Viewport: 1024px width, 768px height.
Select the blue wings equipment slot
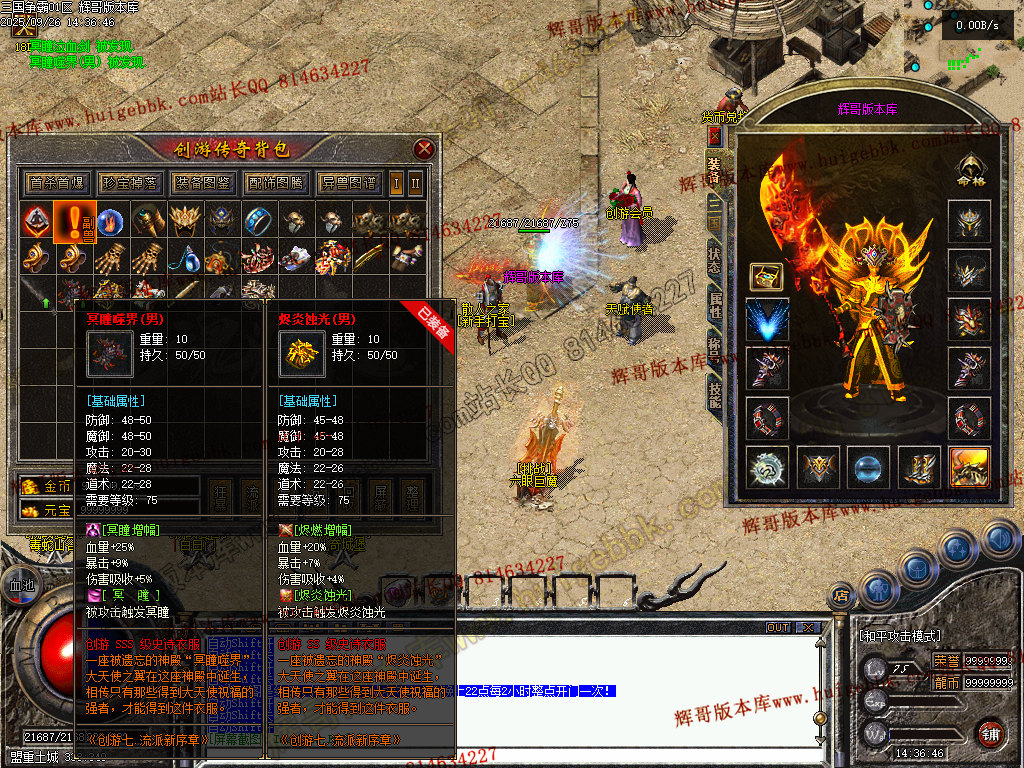pos(767,320)
